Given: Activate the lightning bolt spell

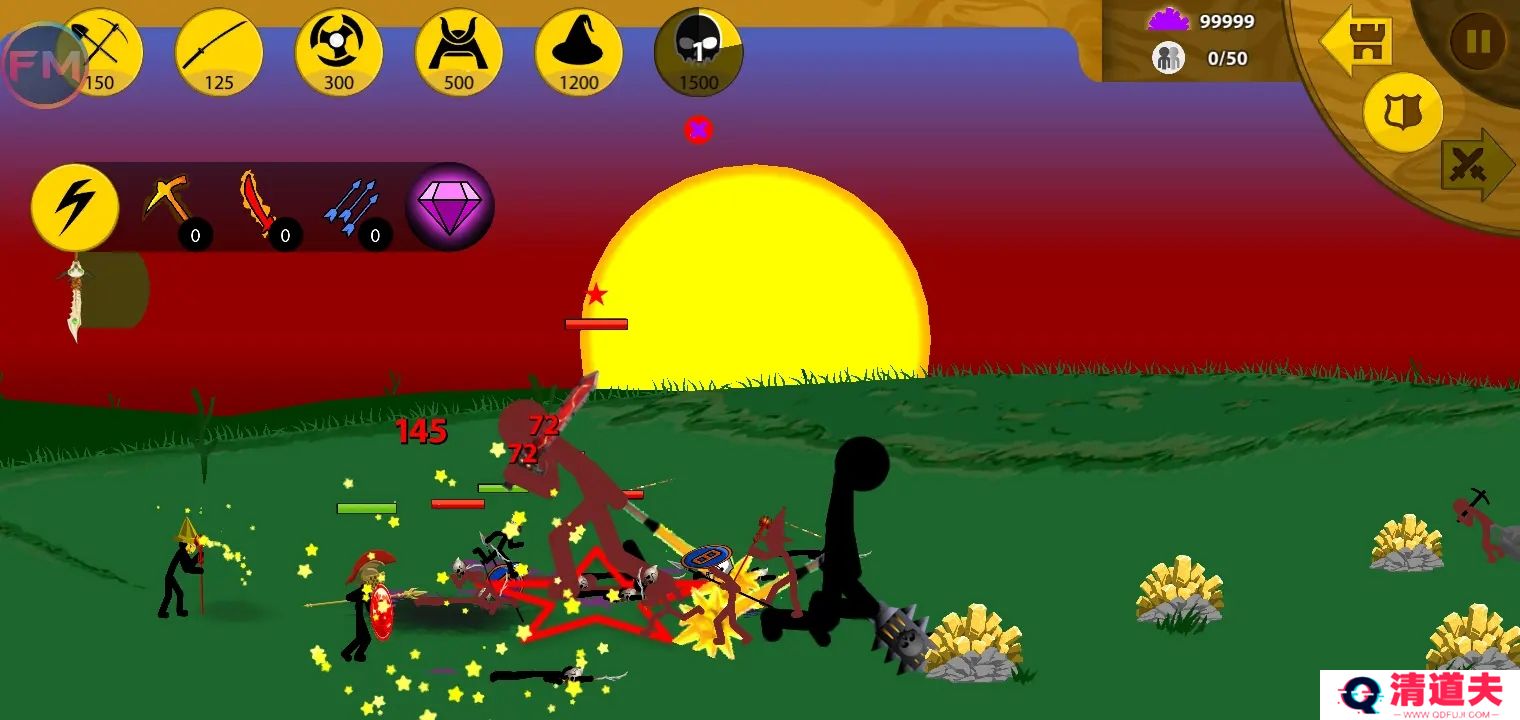Looking at the screenshot, I should coord(75,207).
